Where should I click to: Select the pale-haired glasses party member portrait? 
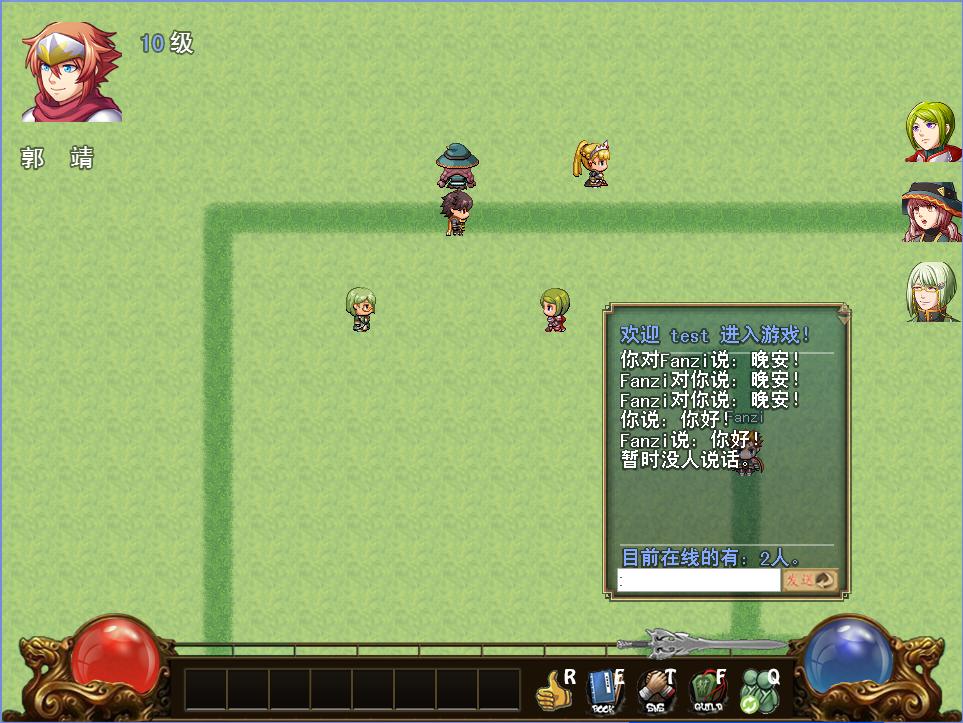933,292
